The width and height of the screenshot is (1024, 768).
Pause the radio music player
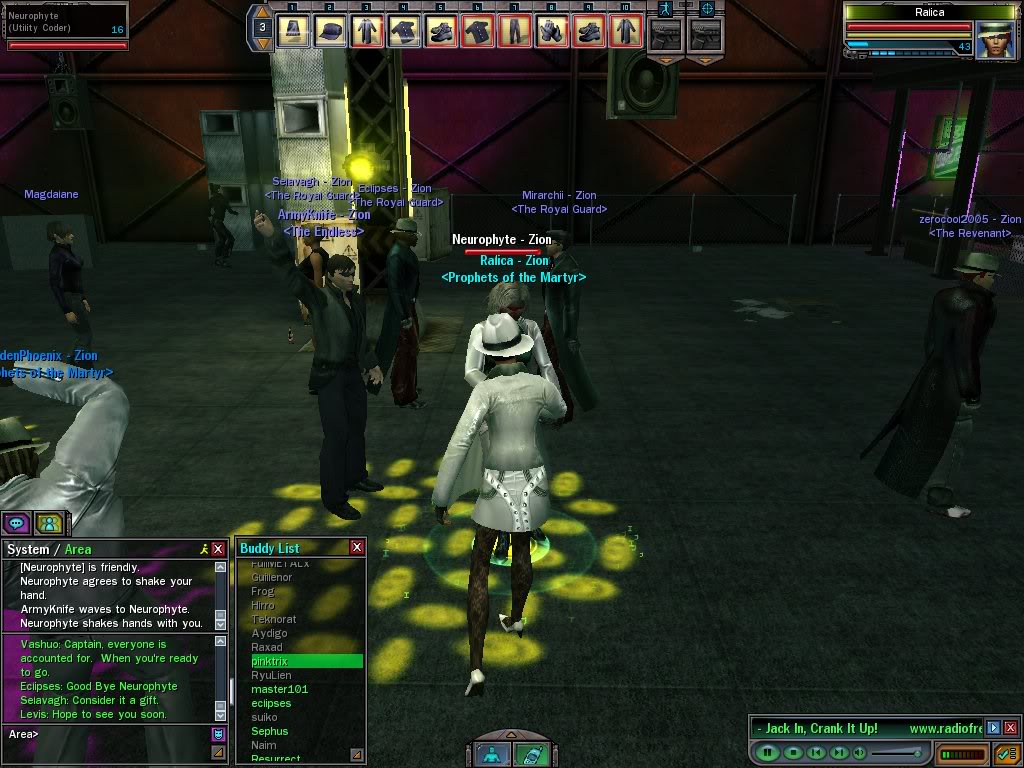point(768,752)
